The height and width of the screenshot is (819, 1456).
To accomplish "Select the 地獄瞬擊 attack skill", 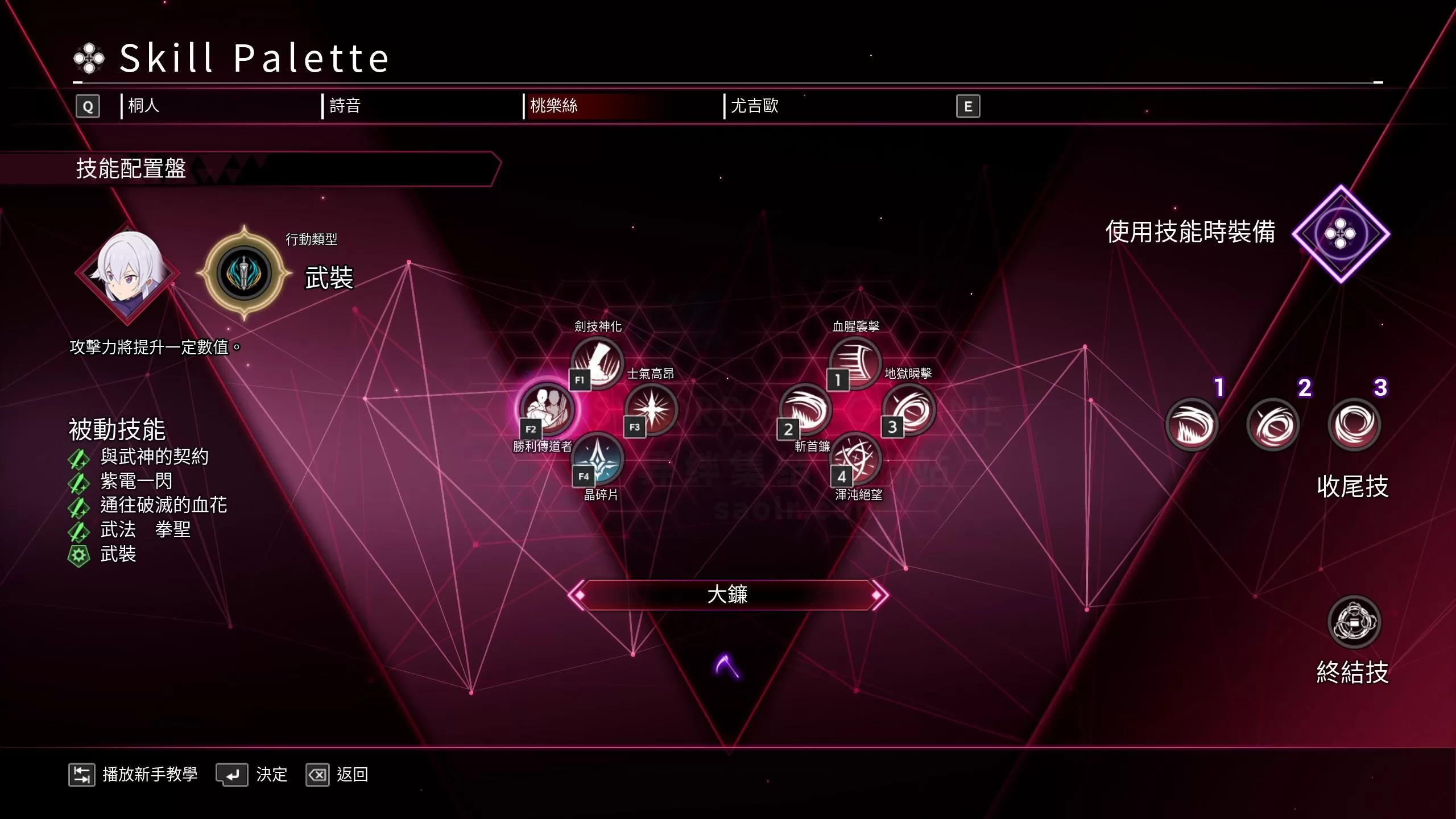I will click(x=909, y=408).
